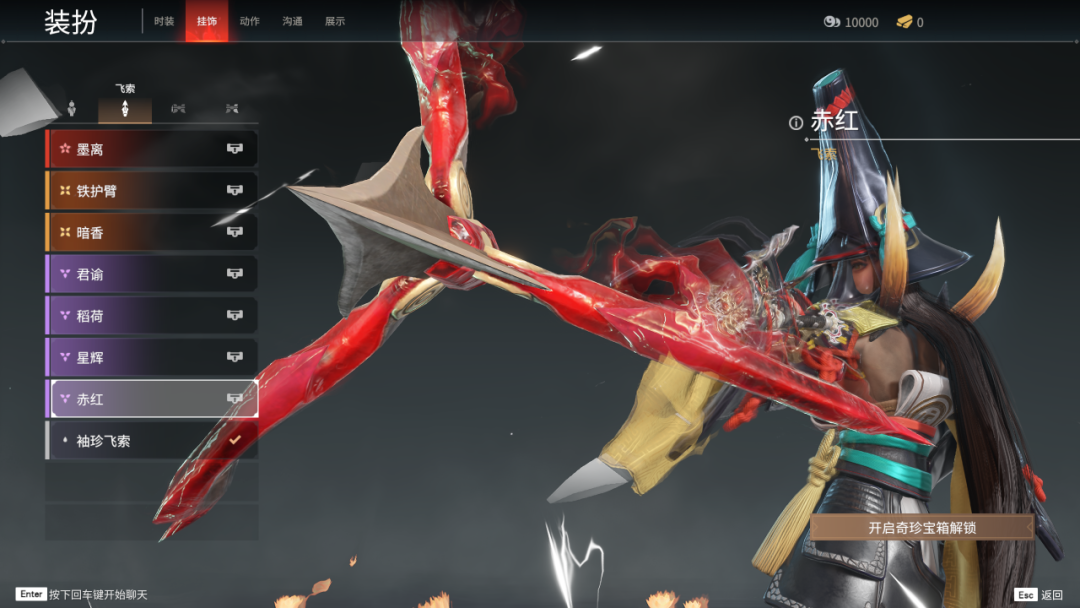
Task: Switch to the 沟通 tab
Action: (x=292, y=22)
